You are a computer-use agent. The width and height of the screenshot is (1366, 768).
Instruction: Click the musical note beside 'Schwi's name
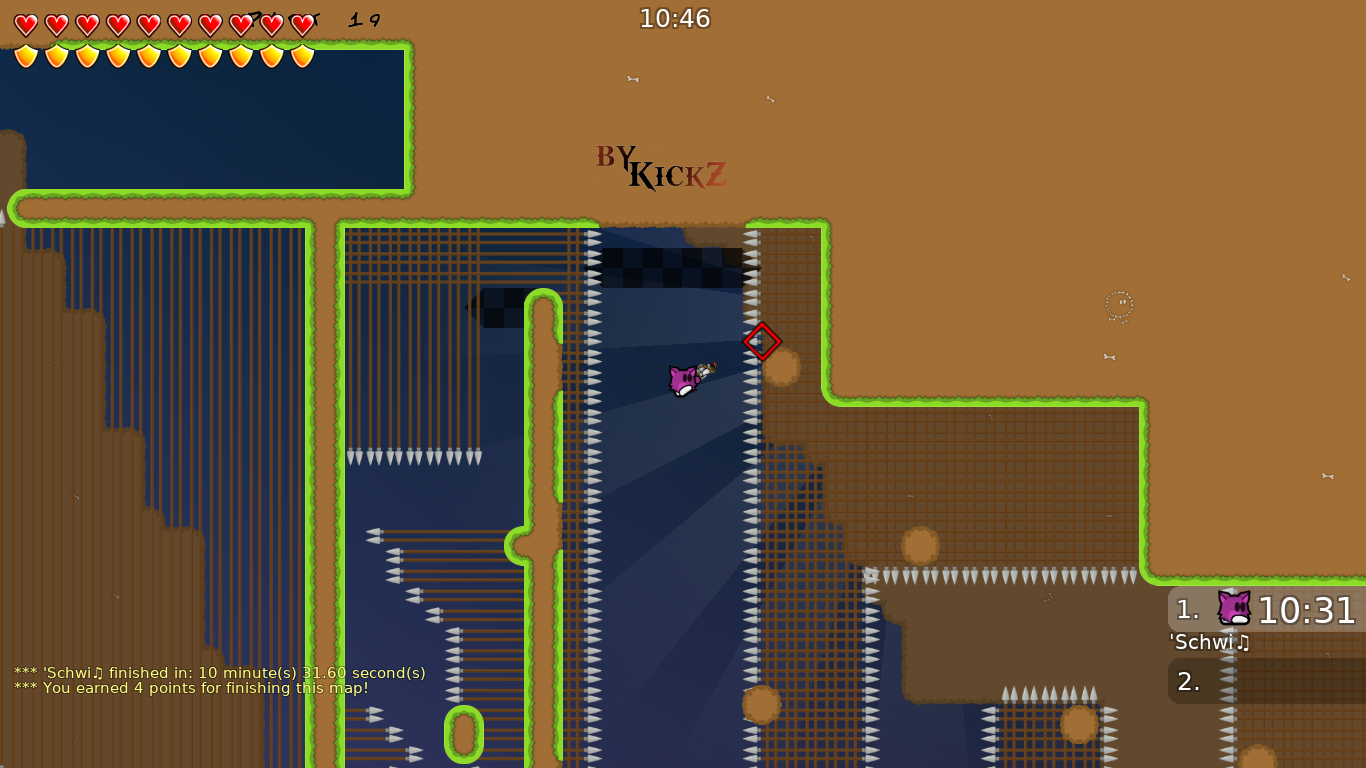point(1242,643)
